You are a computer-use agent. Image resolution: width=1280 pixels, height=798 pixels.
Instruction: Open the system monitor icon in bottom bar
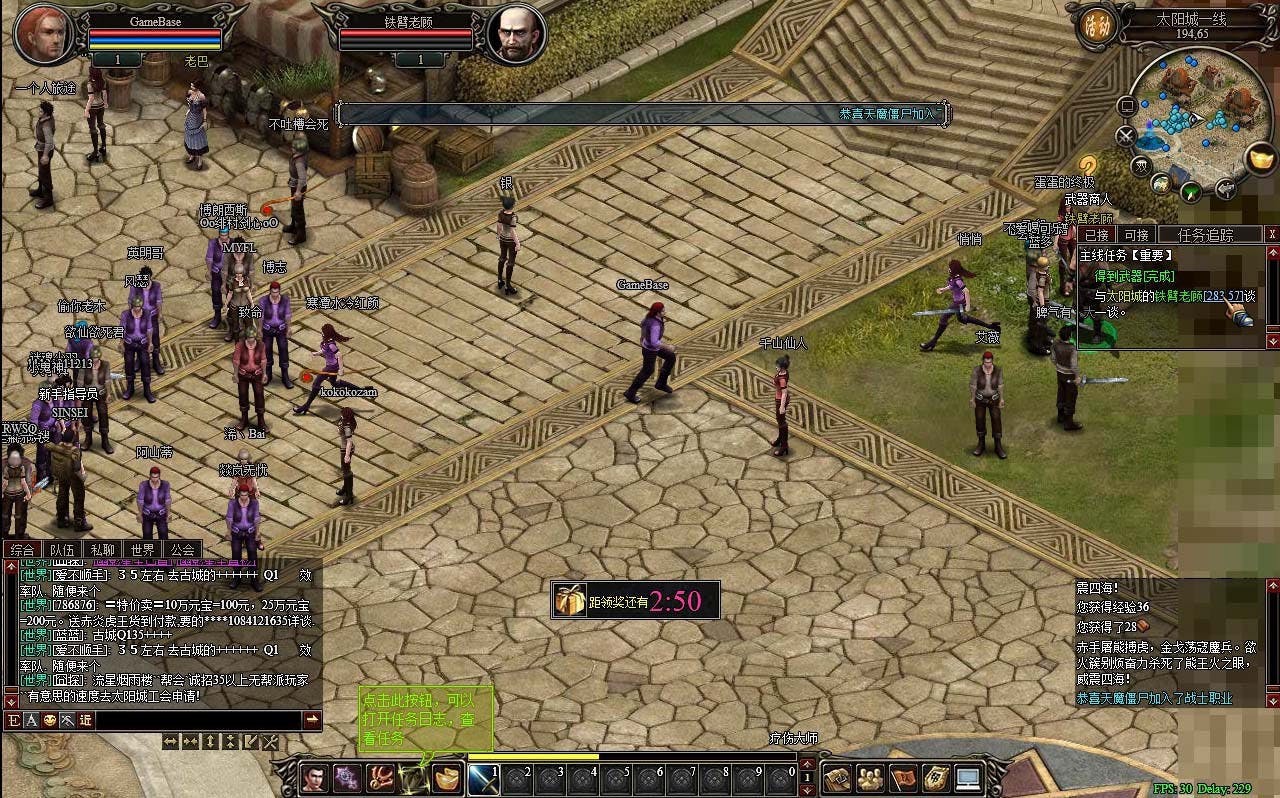coord(967,777)
